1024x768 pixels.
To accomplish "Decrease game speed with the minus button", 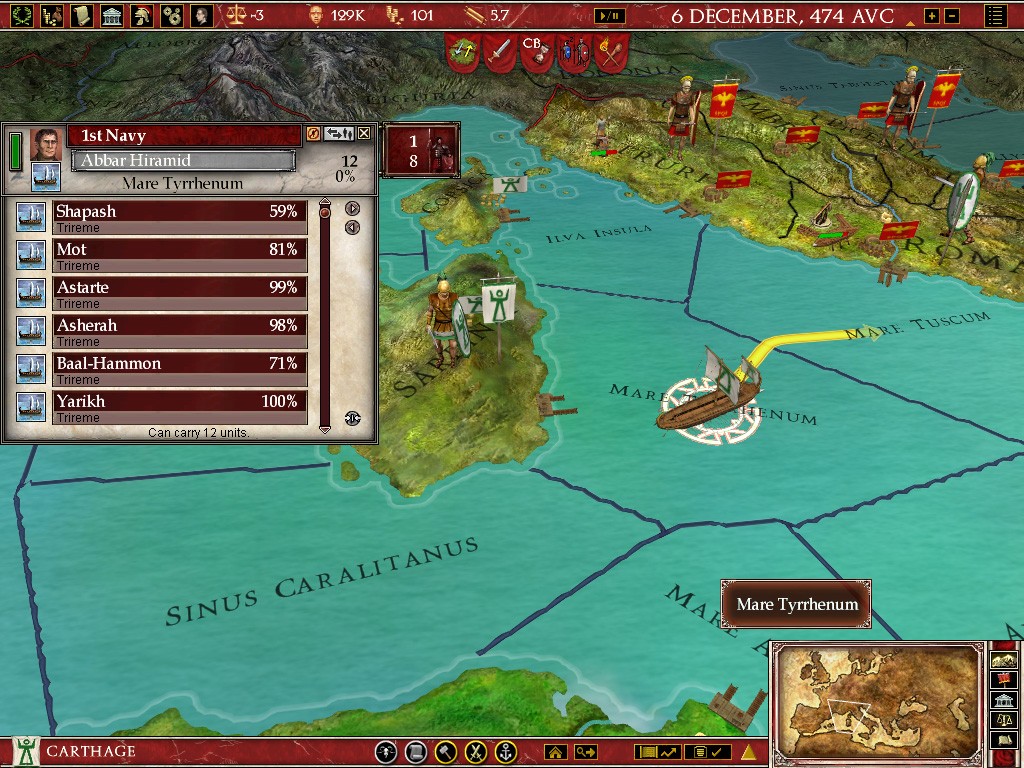I will point(951,16).
